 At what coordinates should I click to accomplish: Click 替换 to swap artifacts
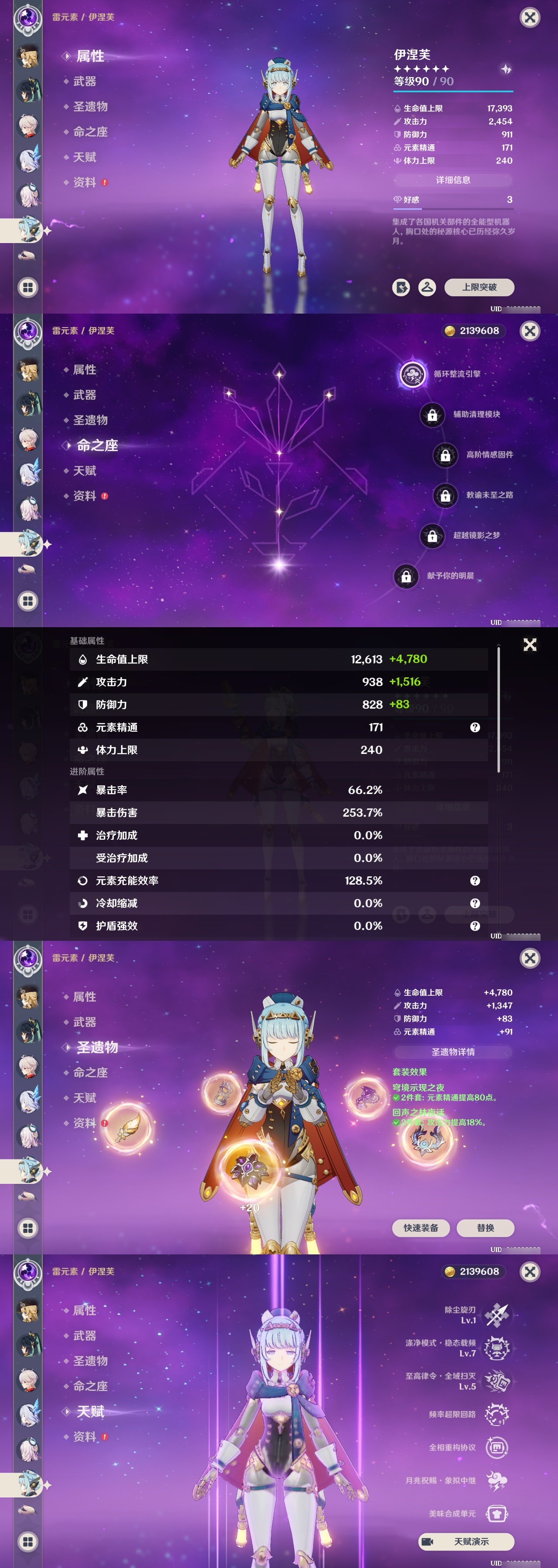pyautogui.click(x=486, y=1228)
